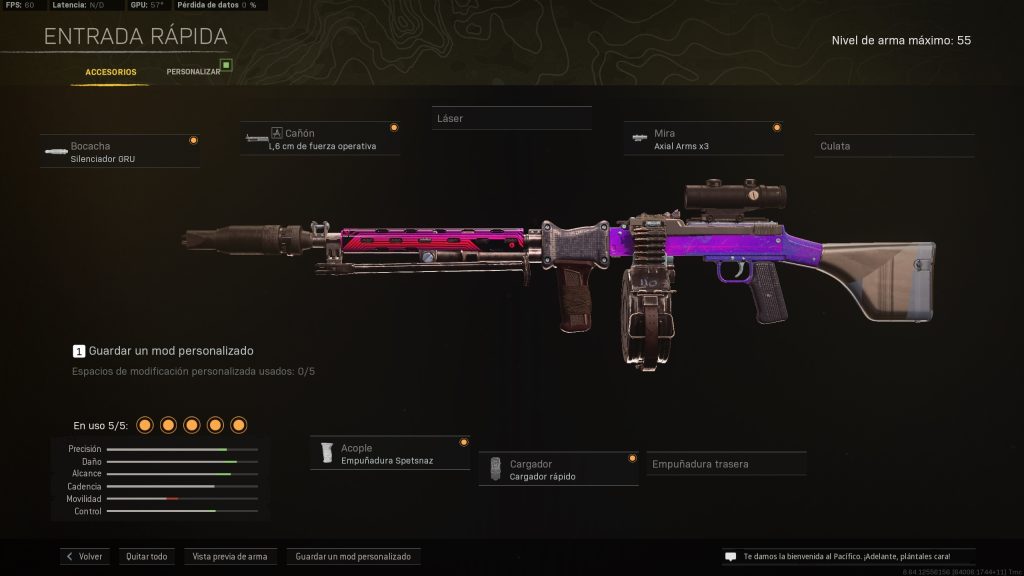The width and height of the screenshot is (1024, 576).
Task: Select the Bocacha Silenciador GRU slot
Action: [x=120, y=152]
